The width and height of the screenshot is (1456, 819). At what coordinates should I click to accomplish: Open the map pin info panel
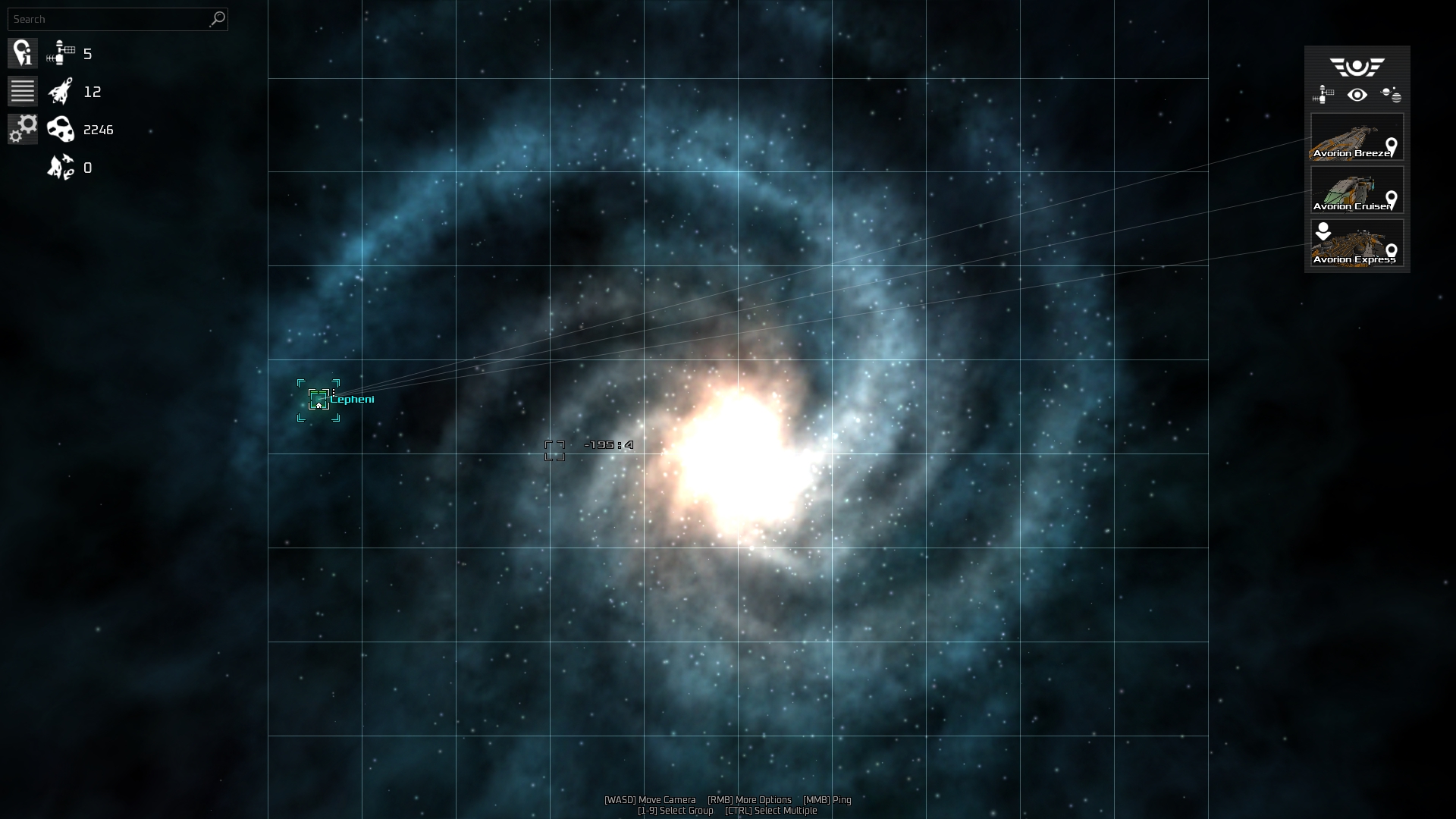click(x=23, y=53)
